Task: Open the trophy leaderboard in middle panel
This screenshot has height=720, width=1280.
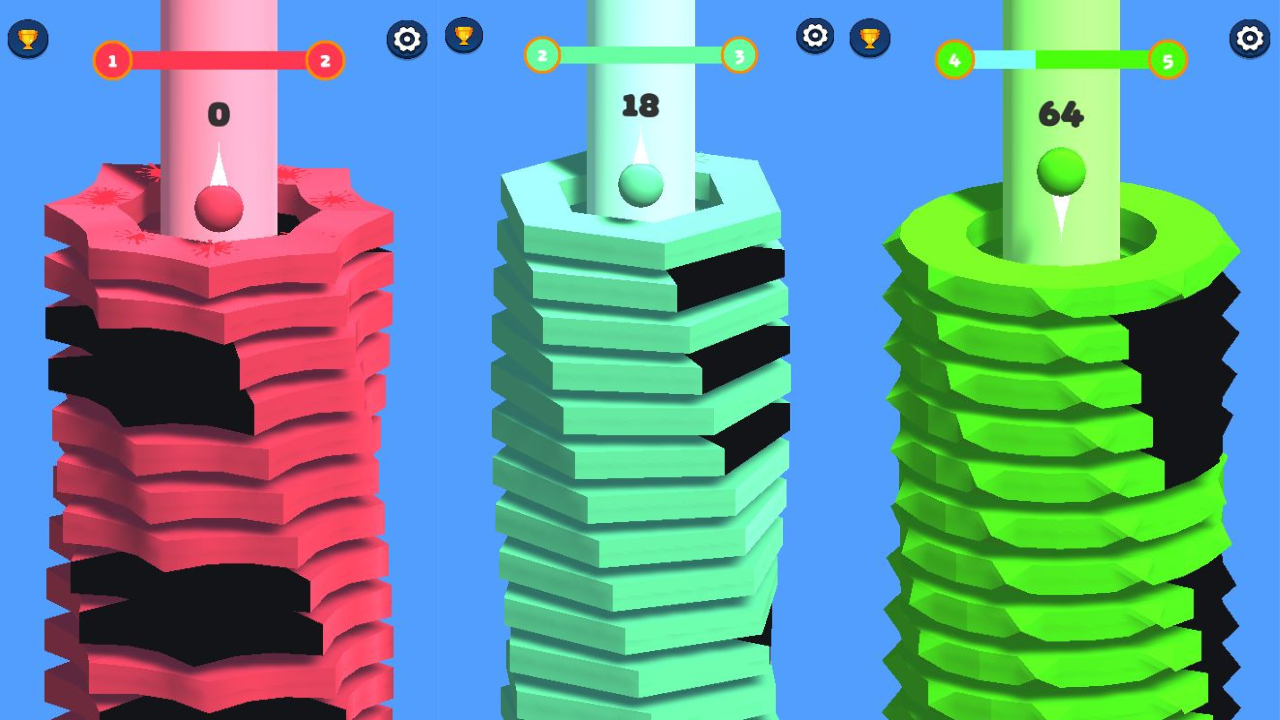Action: pyautogui.click(x=463, y=36)
